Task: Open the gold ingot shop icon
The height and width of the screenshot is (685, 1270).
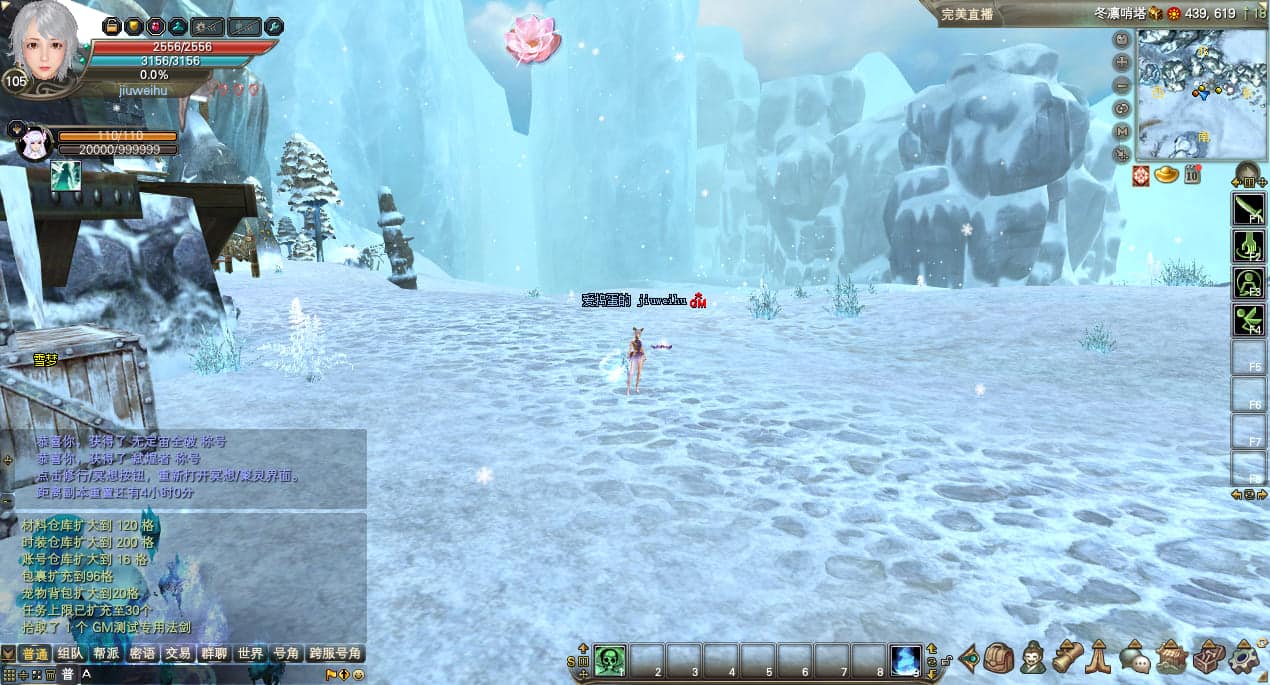Action: [x=1167, y=175]
